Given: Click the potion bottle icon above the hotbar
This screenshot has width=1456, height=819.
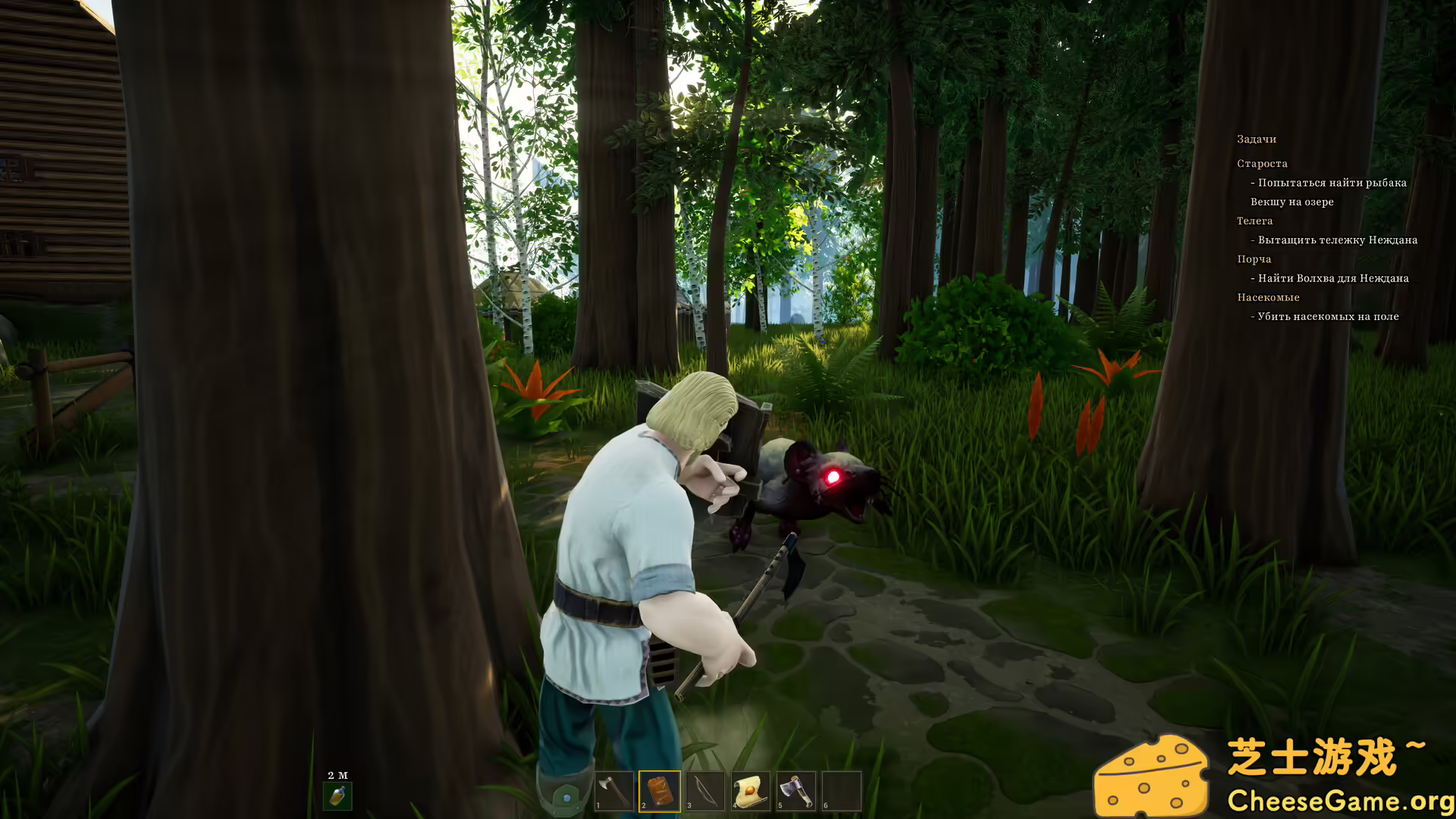Looking at the screenshot, I should tap(339, 796).
